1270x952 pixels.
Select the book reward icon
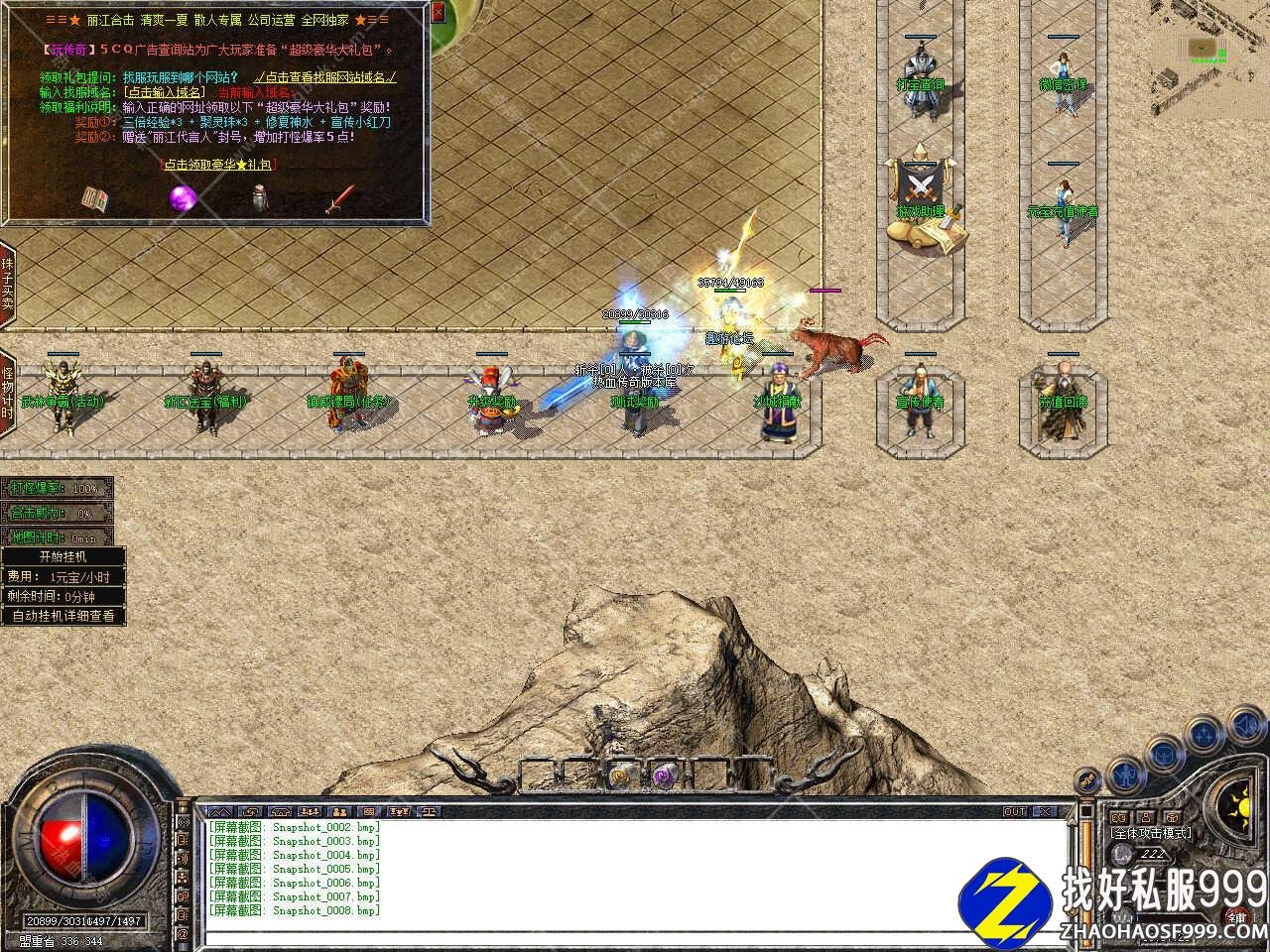pyautogui.click(x=94, y=198)
